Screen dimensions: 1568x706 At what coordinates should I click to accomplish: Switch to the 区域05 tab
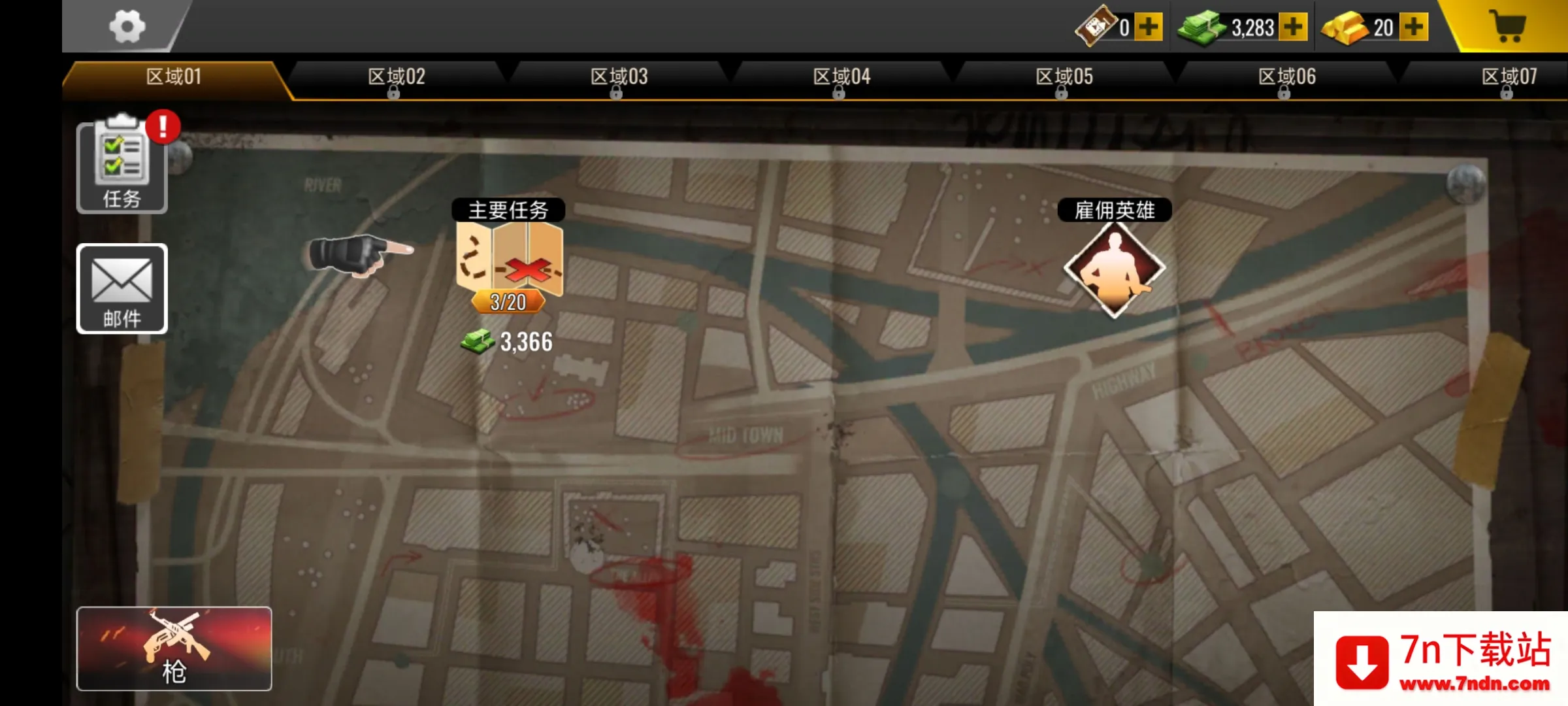coord(1064,77)
